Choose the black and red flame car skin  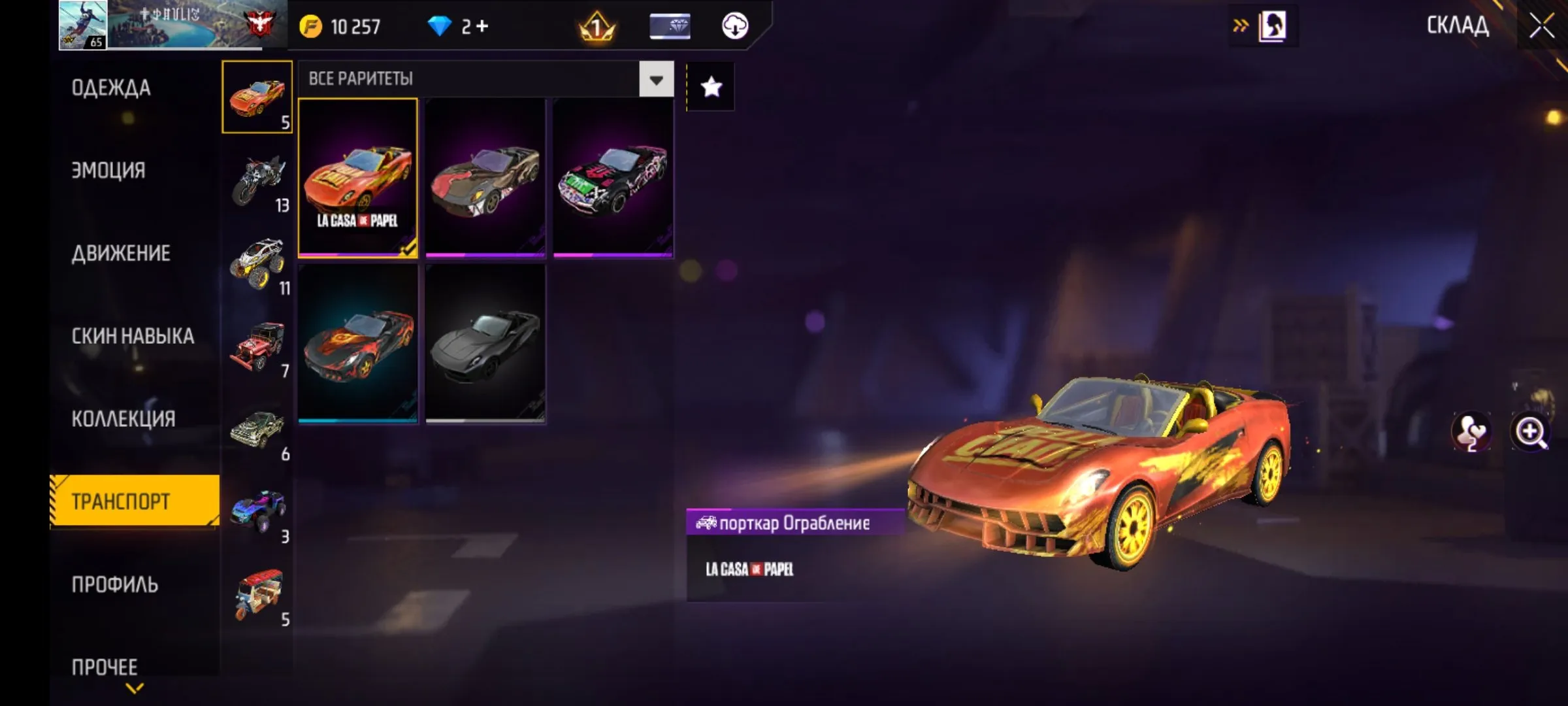pyautogui.click(x=357, y=343)
